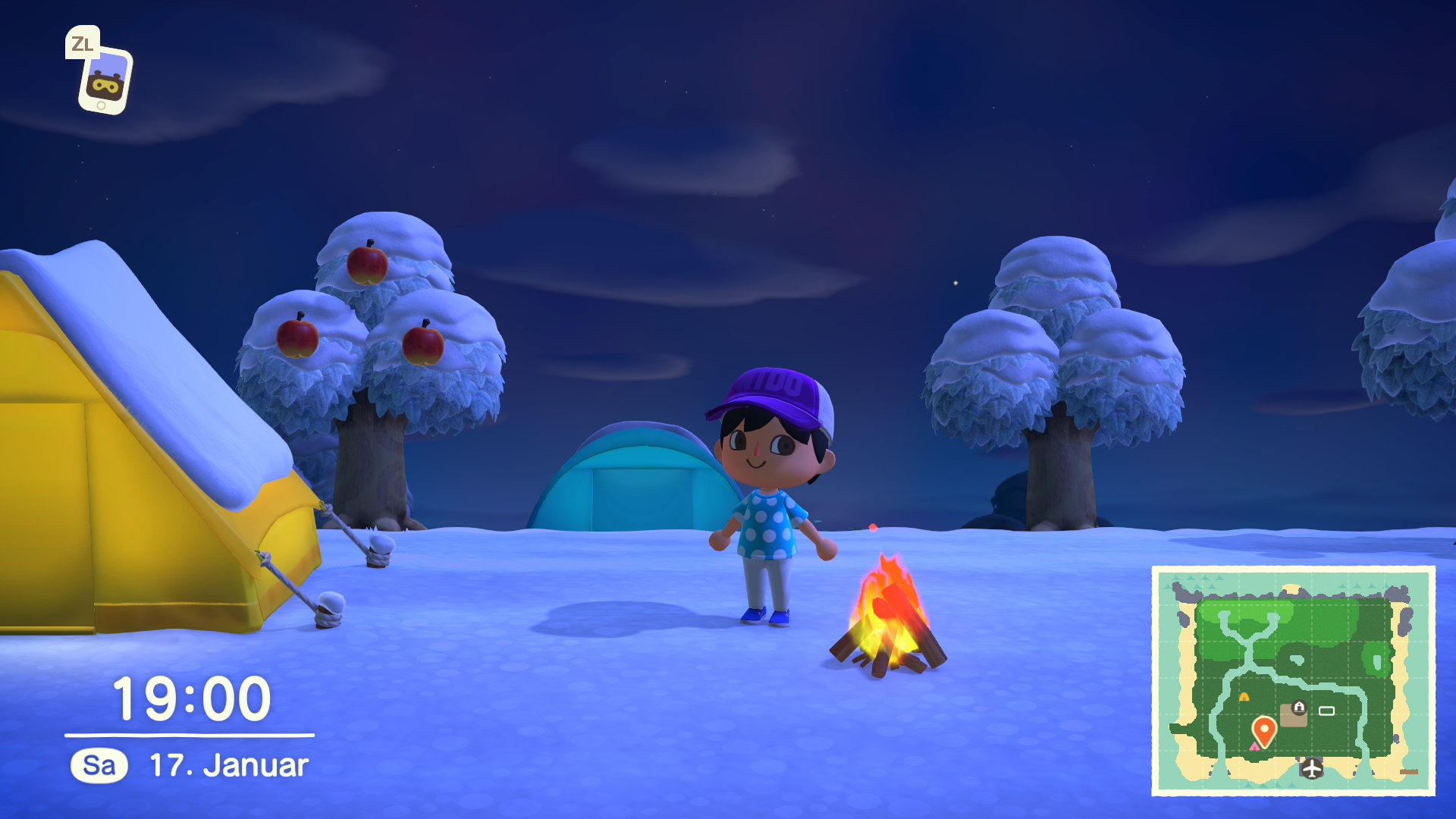Select the orange player location pin
1456x819 pixels.
(1264, 730)
